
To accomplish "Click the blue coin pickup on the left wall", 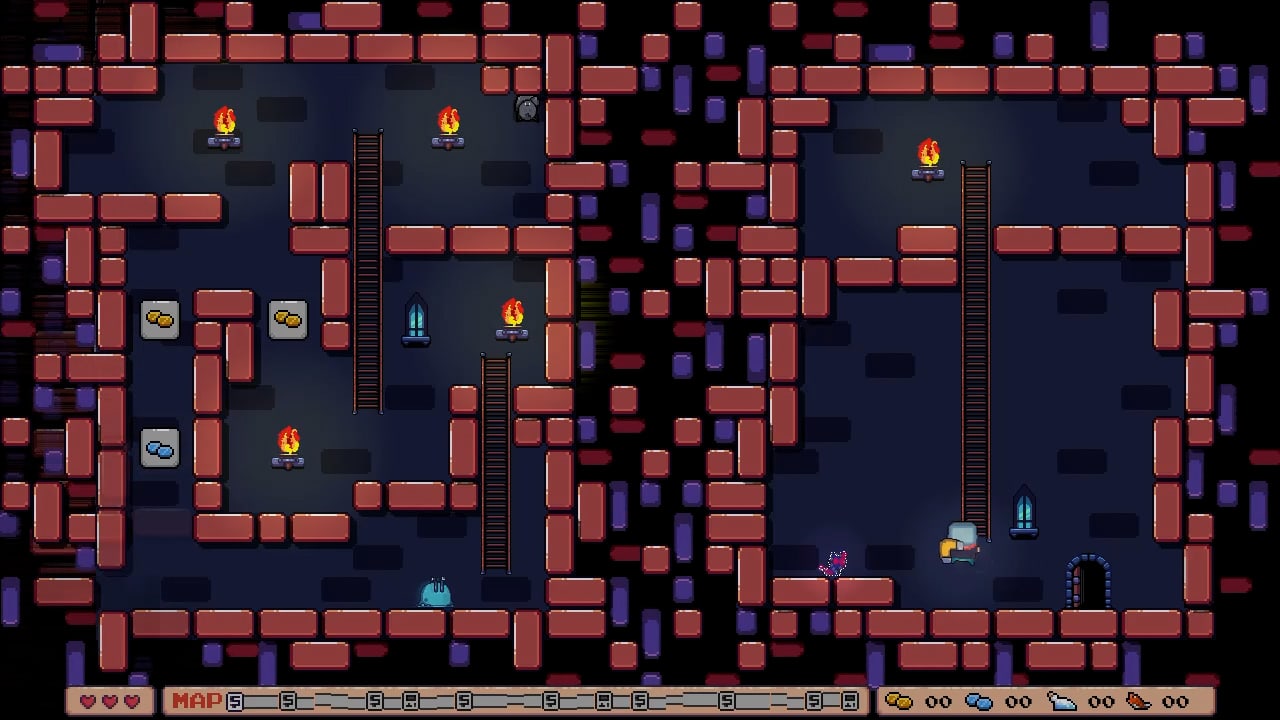I will 160,450.
